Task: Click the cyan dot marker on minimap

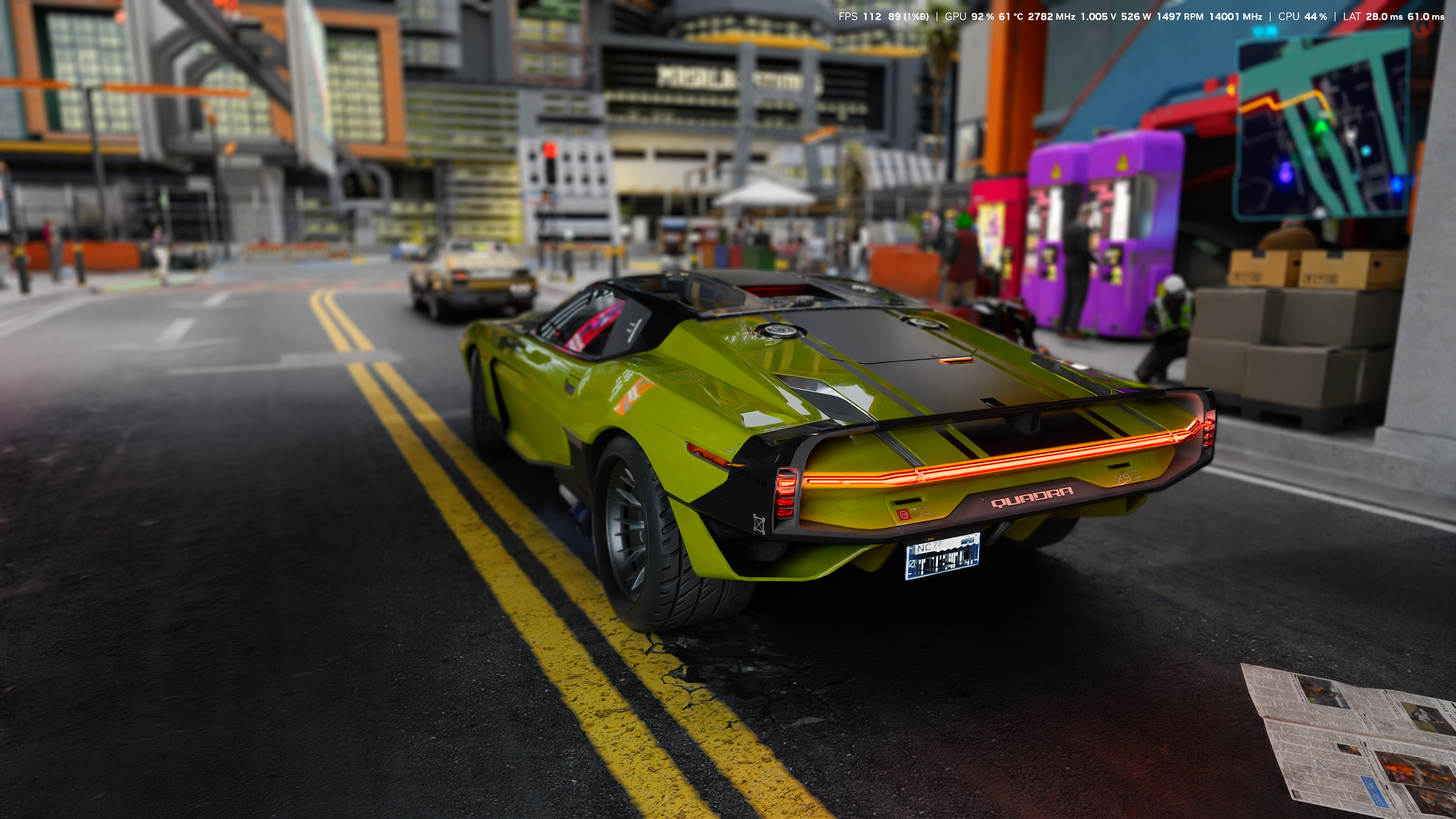Action: tap(1366, 151)
